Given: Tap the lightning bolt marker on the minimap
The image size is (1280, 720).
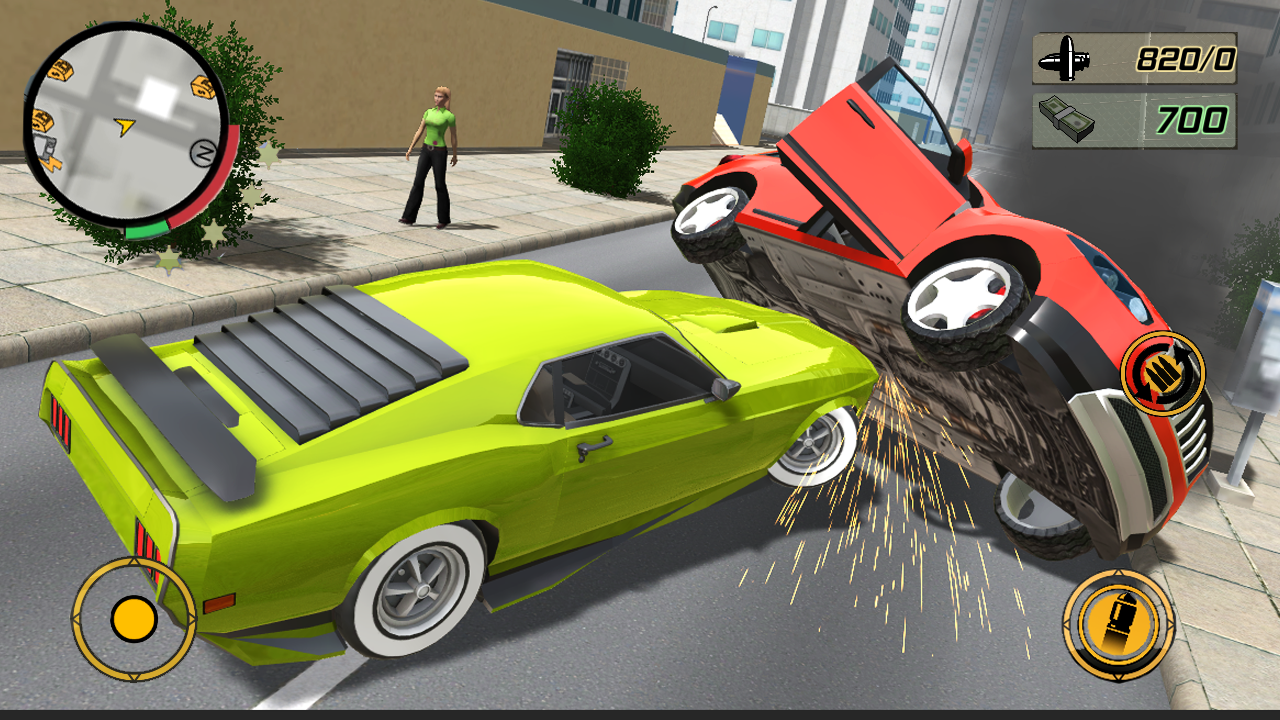Looking at the screenshot, I should click(x=50, y=164).
